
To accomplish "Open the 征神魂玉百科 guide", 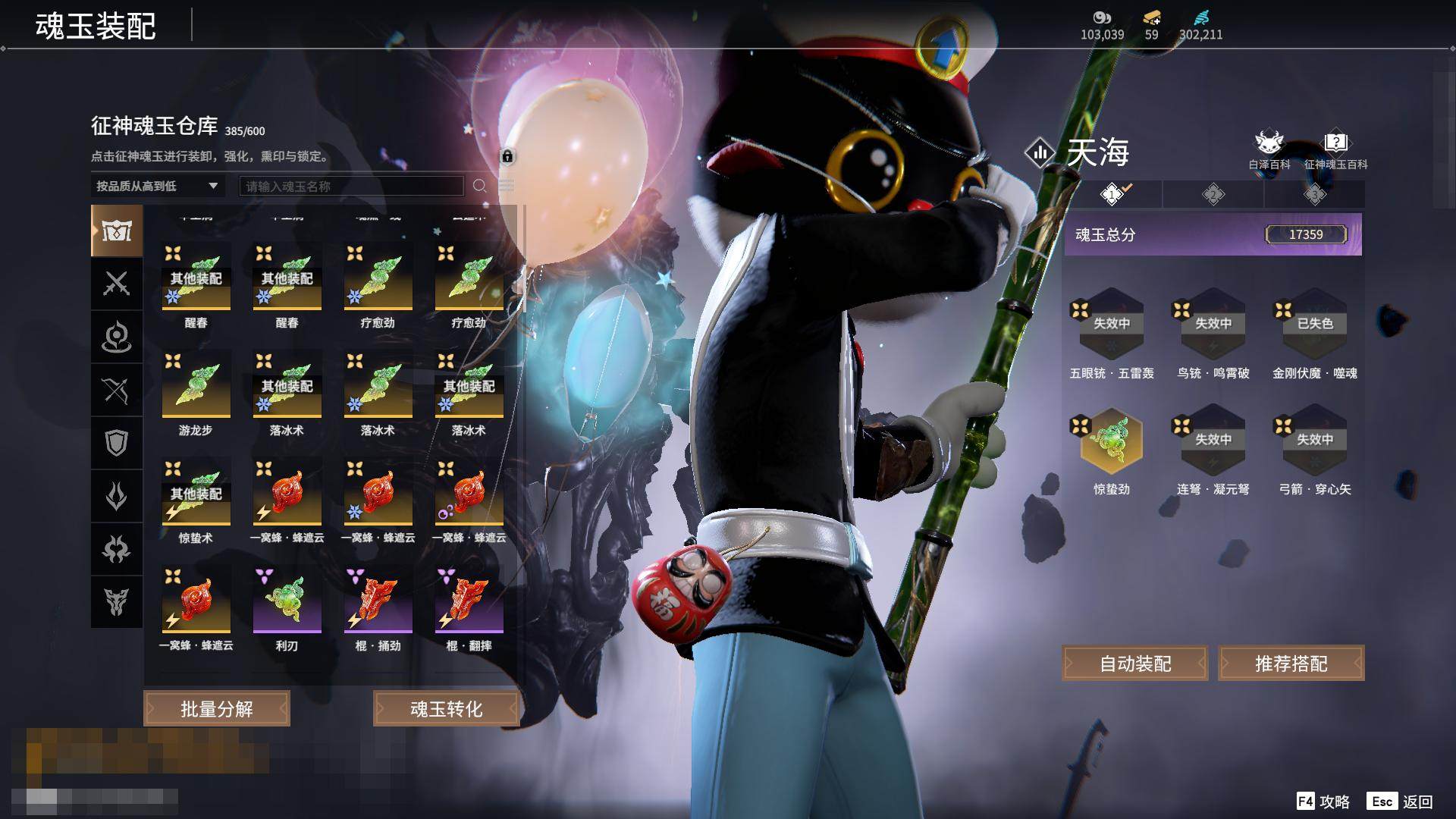I will [1335, 149].
